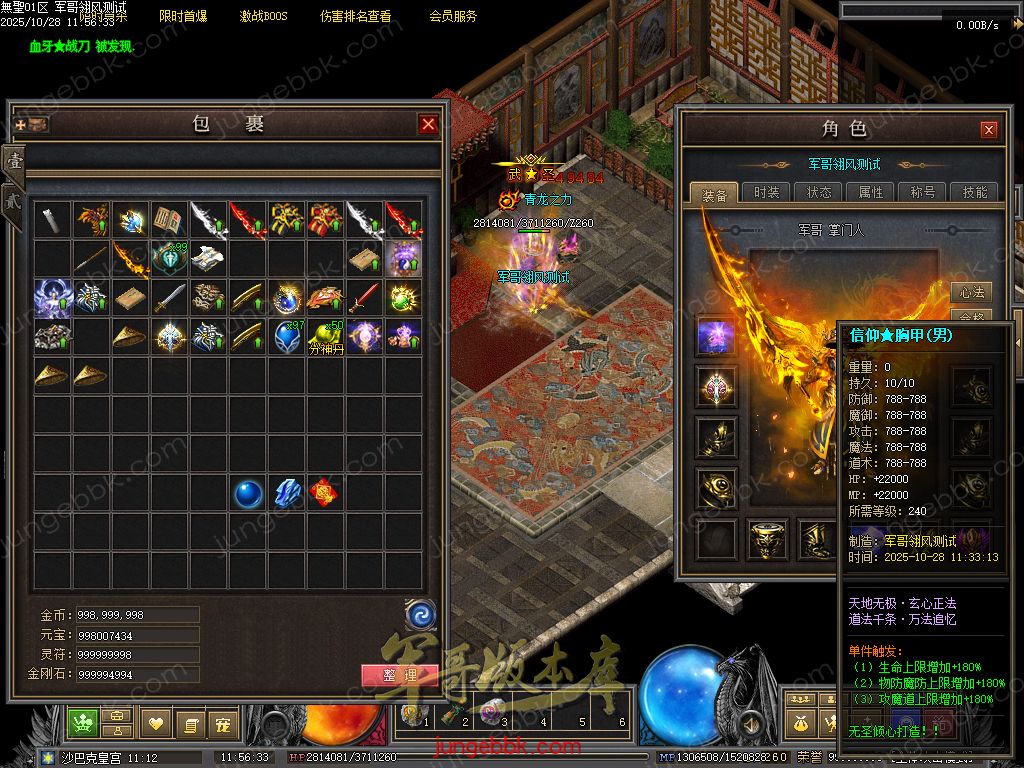Select the plain blue orb in bag
This screenshot has height=768, width=1024.
point(248,492)
